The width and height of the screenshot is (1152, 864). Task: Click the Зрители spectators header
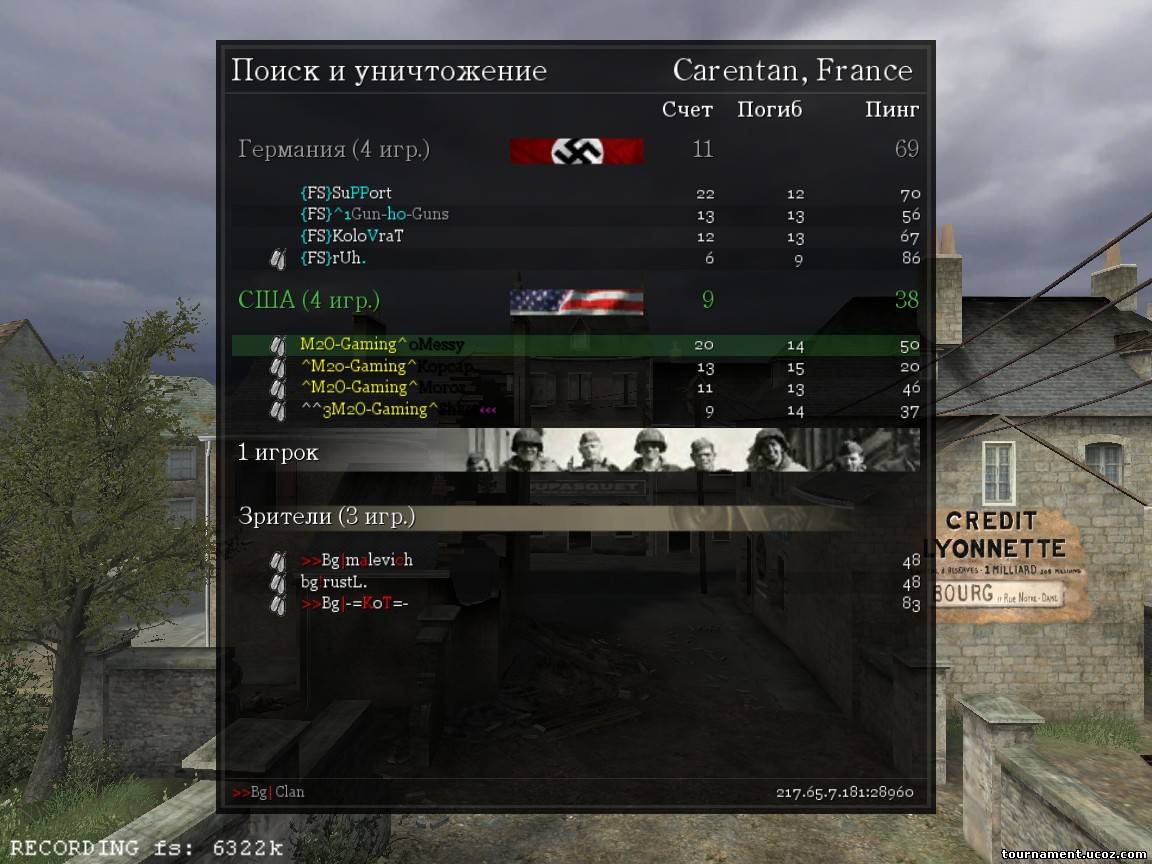[326, 517]
